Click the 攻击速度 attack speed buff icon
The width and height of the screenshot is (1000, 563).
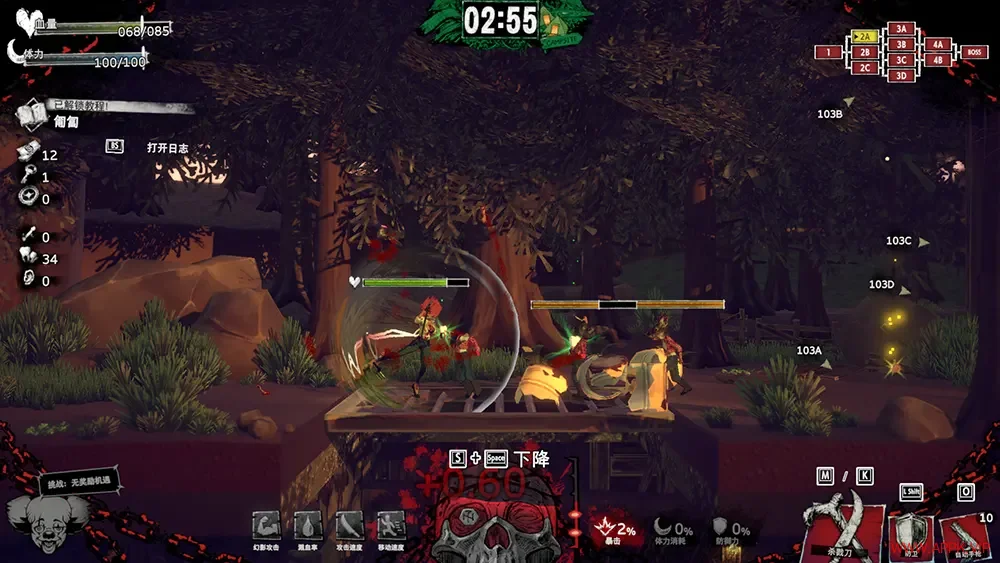click(349, 525)
